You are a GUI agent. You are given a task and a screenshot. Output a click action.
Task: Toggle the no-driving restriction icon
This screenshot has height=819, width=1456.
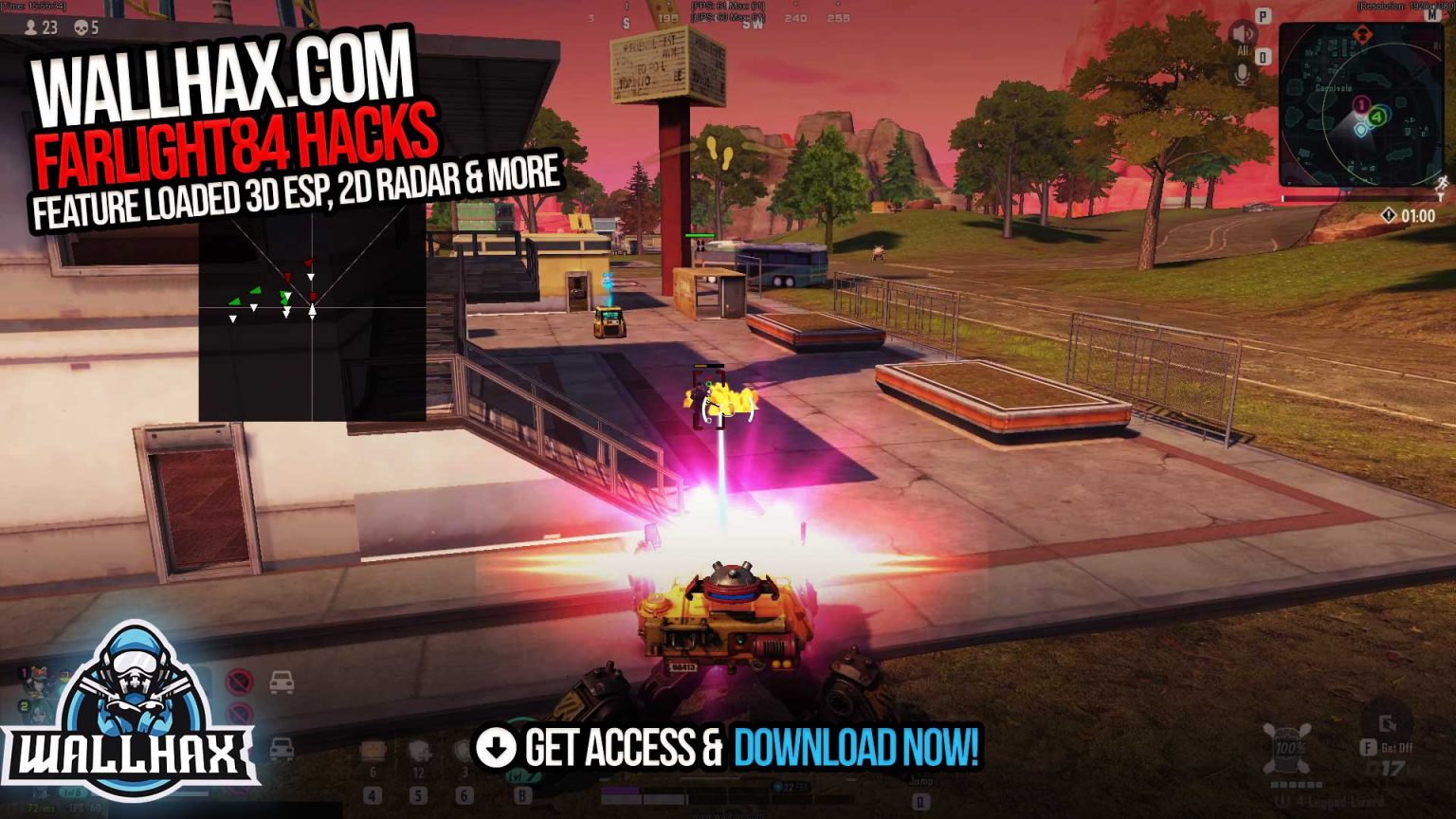pos(240,680)
